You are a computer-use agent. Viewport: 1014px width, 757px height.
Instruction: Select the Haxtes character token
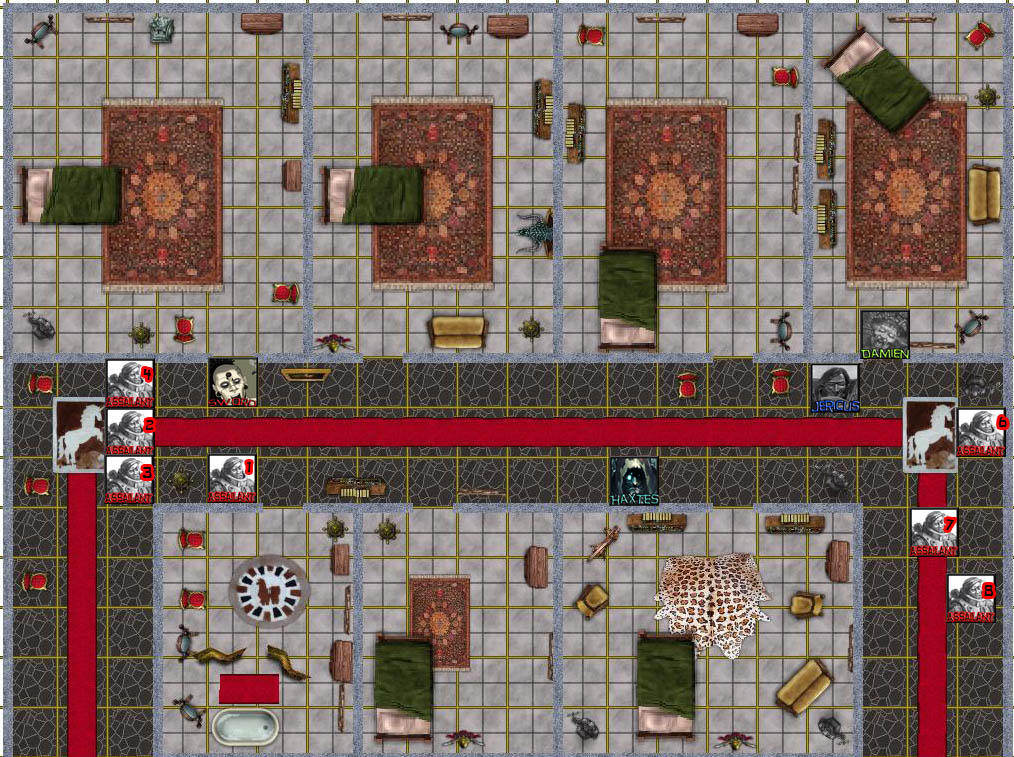pos(634,480)
